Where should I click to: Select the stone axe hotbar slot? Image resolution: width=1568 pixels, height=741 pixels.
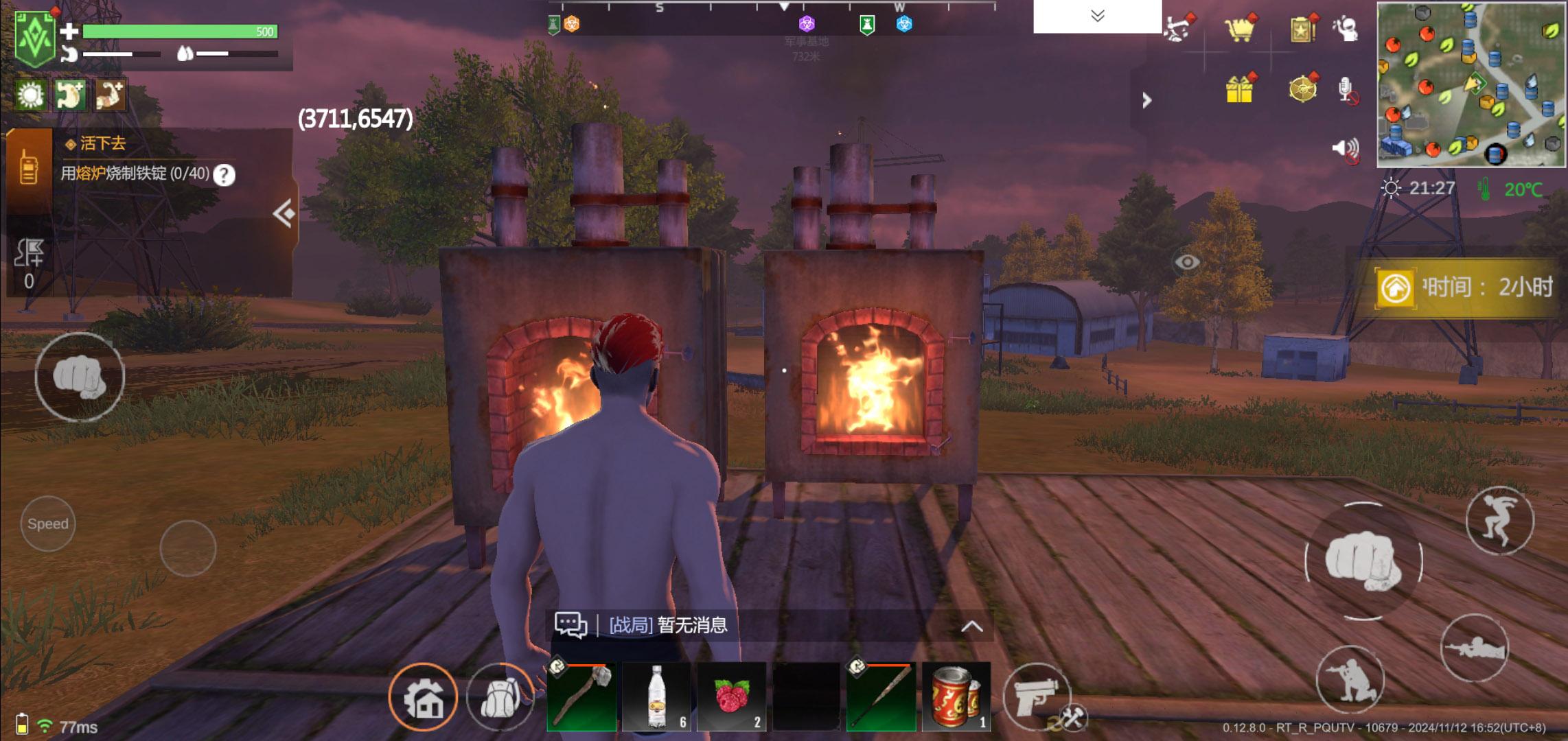581,696
